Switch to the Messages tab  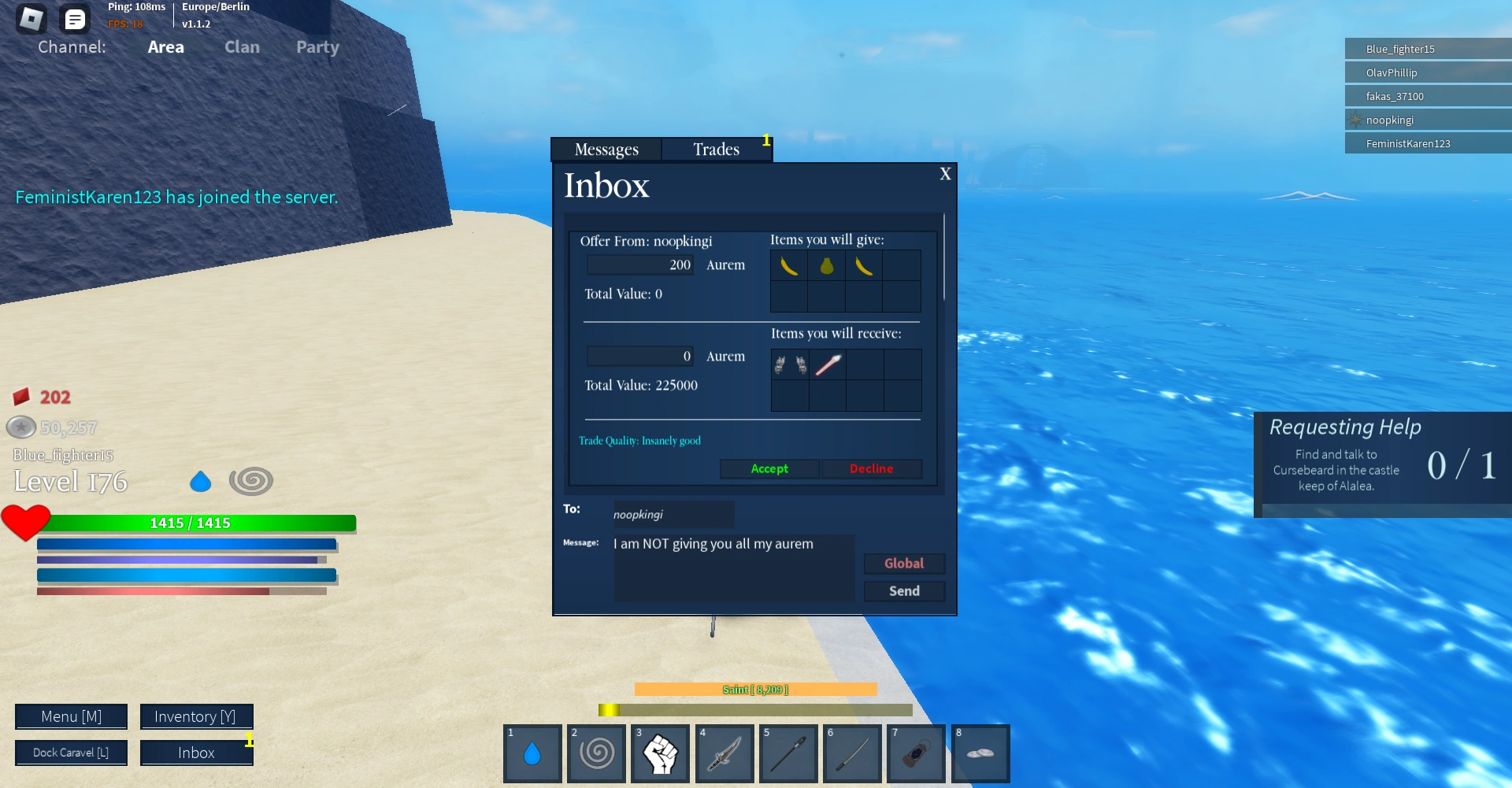pyautogui.click(x=607, y=149)
